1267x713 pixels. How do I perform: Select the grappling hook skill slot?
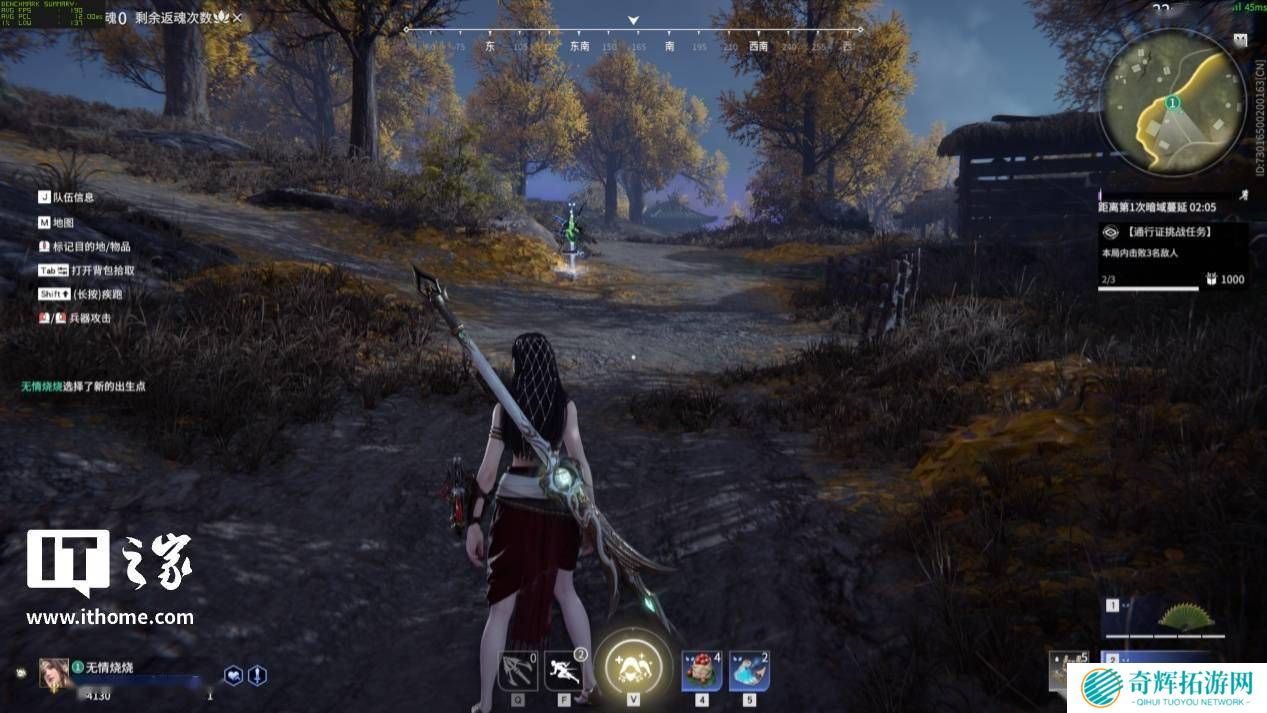point(517,669)
